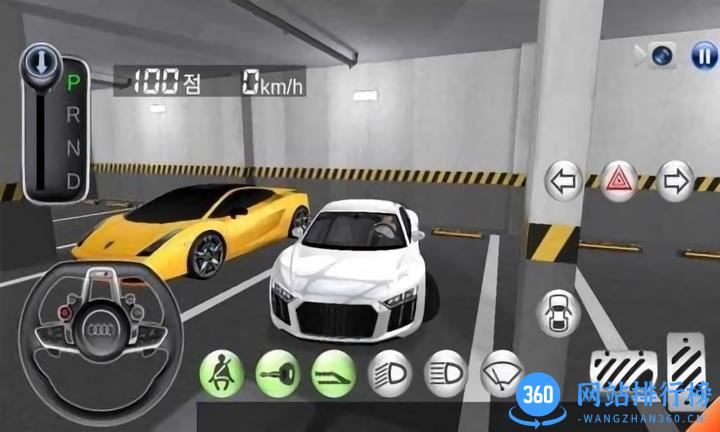Viewport: 720px width, 432px height.
Task: Turn on the right turn signal arrow
Action: click(x=676, y=182)
